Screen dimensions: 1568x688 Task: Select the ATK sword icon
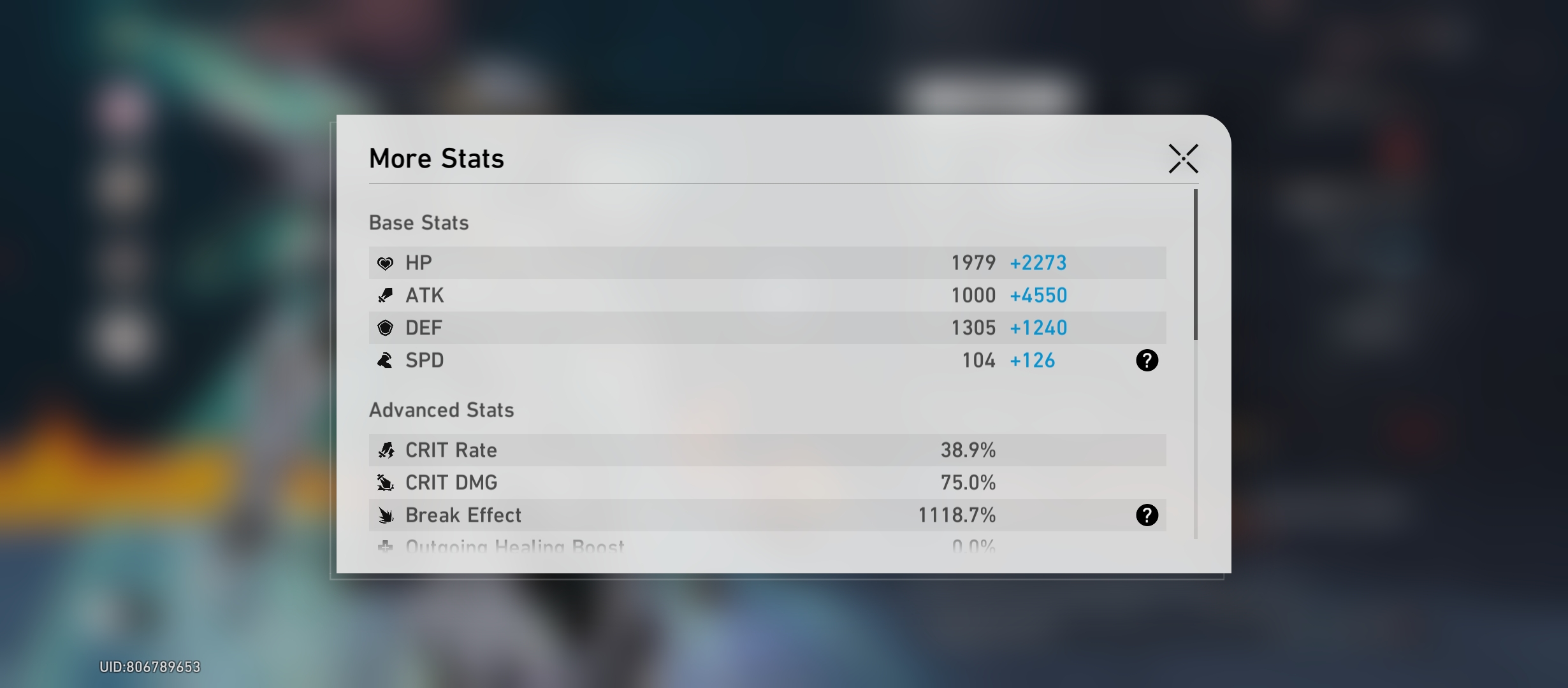point(386,295)
